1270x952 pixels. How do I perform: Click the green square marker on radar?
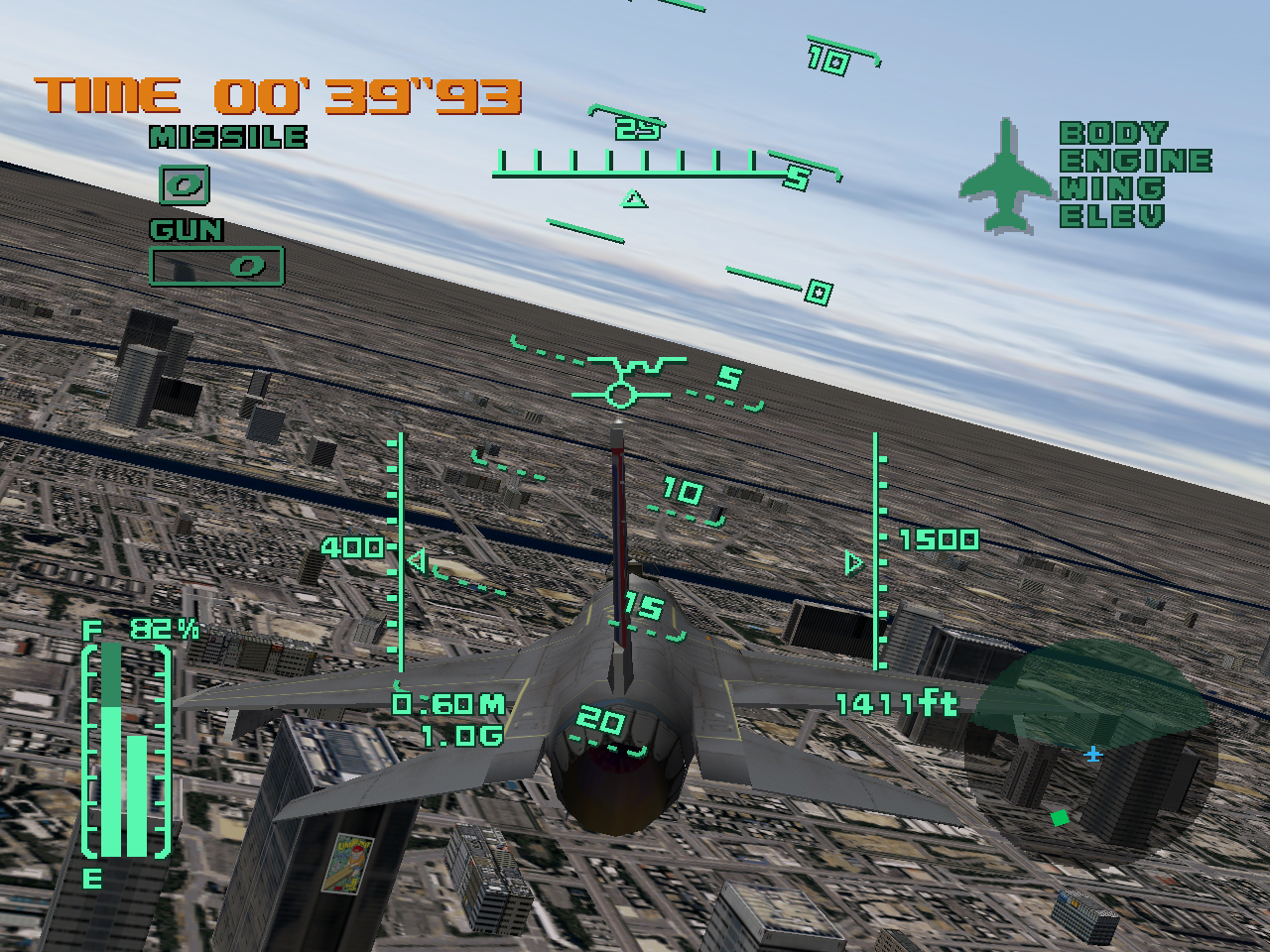tap(1060, 818)
